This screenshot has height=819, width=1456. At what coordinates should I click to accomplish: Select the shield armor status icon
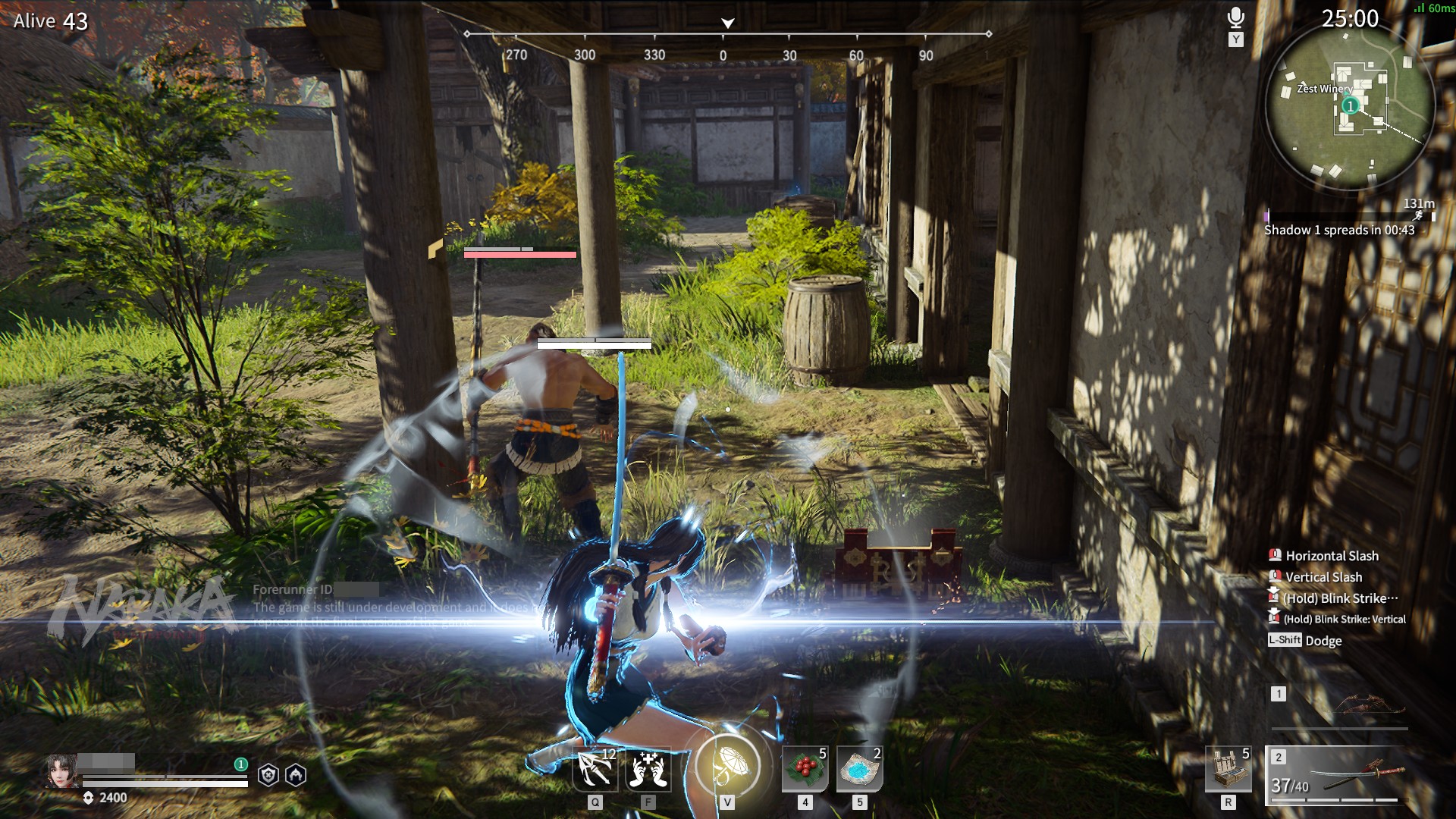click(x=268, y=775)
